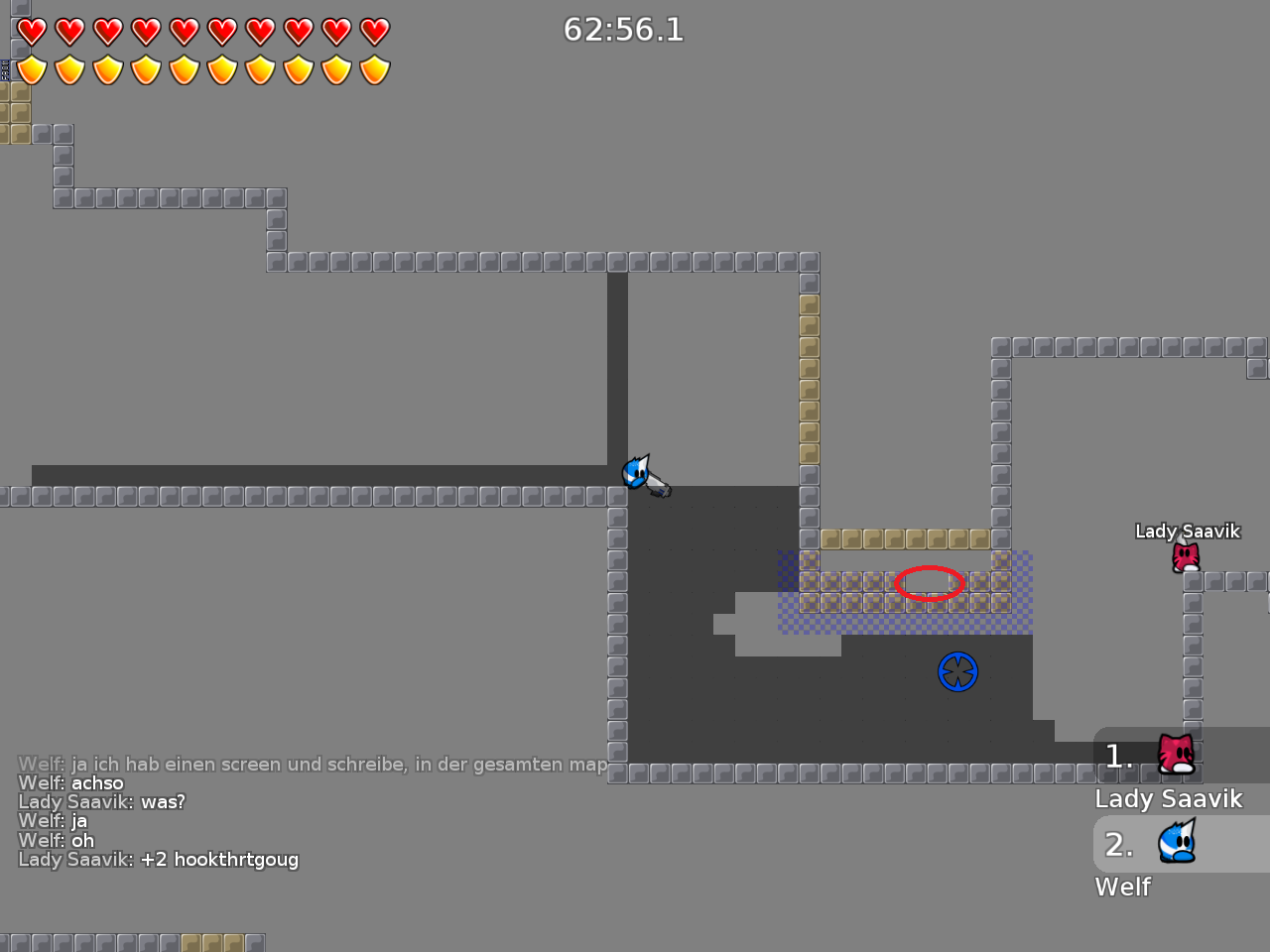Click the blue tee character holding the gun
The width and height of the screenshot is (1270, 952).
click(x=635, y=474)
